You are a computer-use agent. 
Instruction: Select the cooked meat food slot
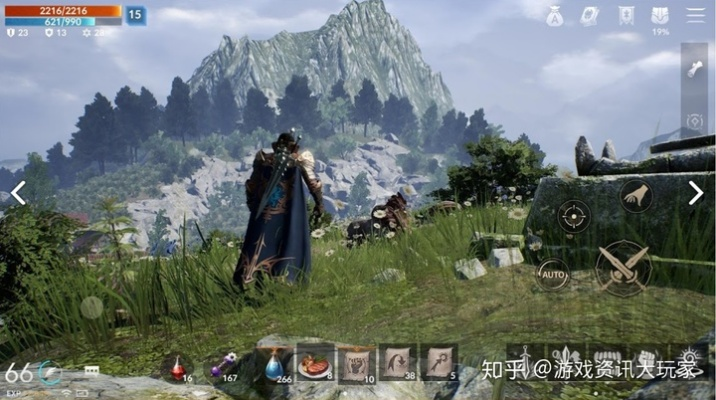point(315,364)
